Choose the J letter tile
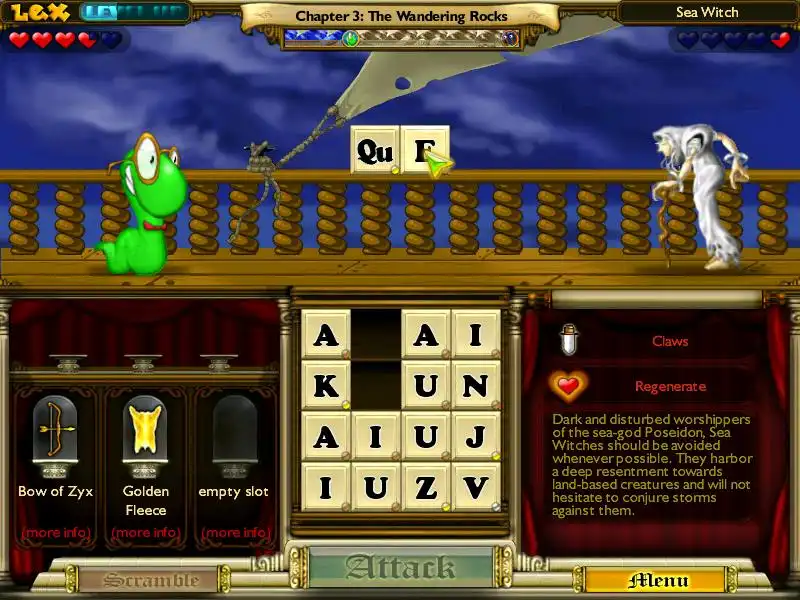Image resolution: width=800 pixels, height=600 pixels. click(x=476, y=437)
